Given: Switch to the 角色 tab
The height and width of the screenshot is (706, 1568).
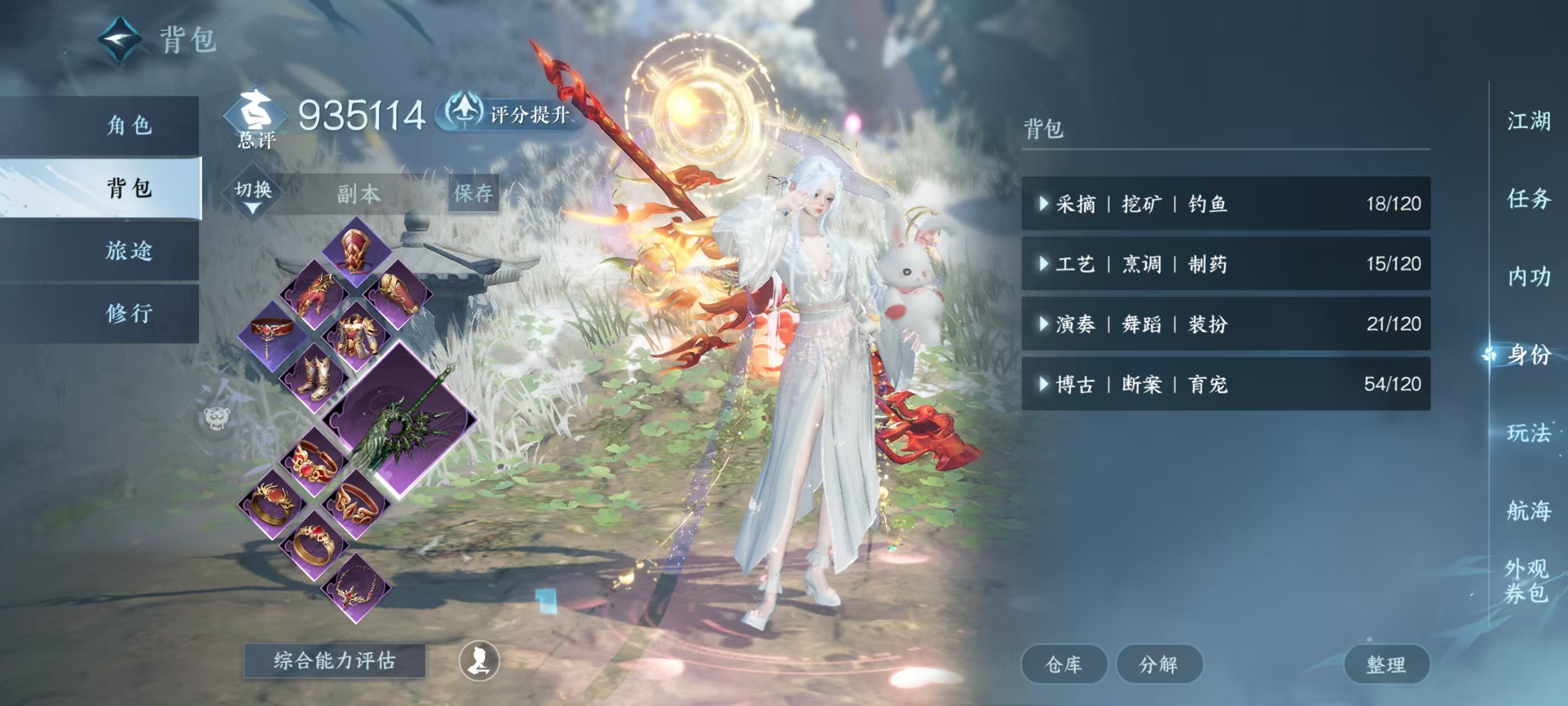Looking at the screenshot, I should 129,126.
